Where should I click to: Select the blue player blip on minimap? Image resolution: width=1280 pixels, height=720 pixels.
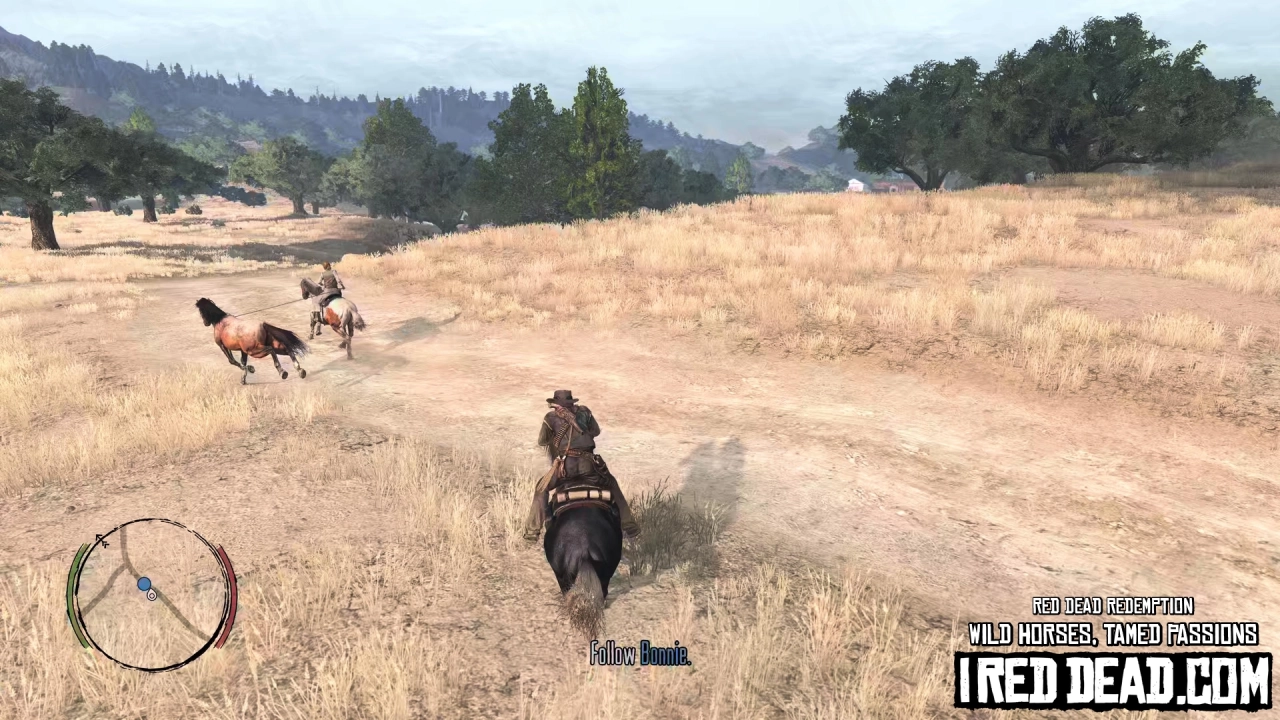(x=144, y=584)
